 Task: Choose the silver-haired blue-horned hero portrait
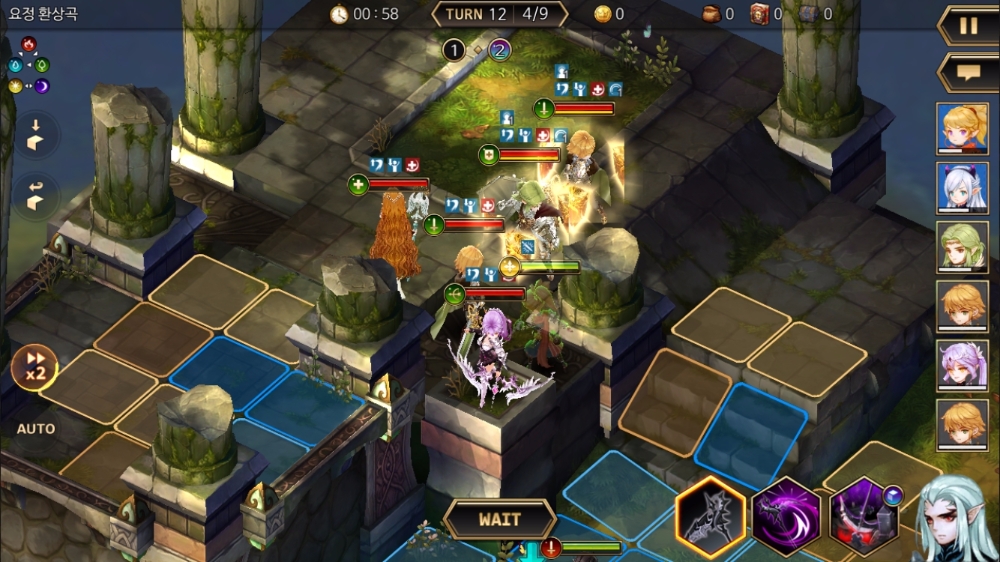[962, 187]
